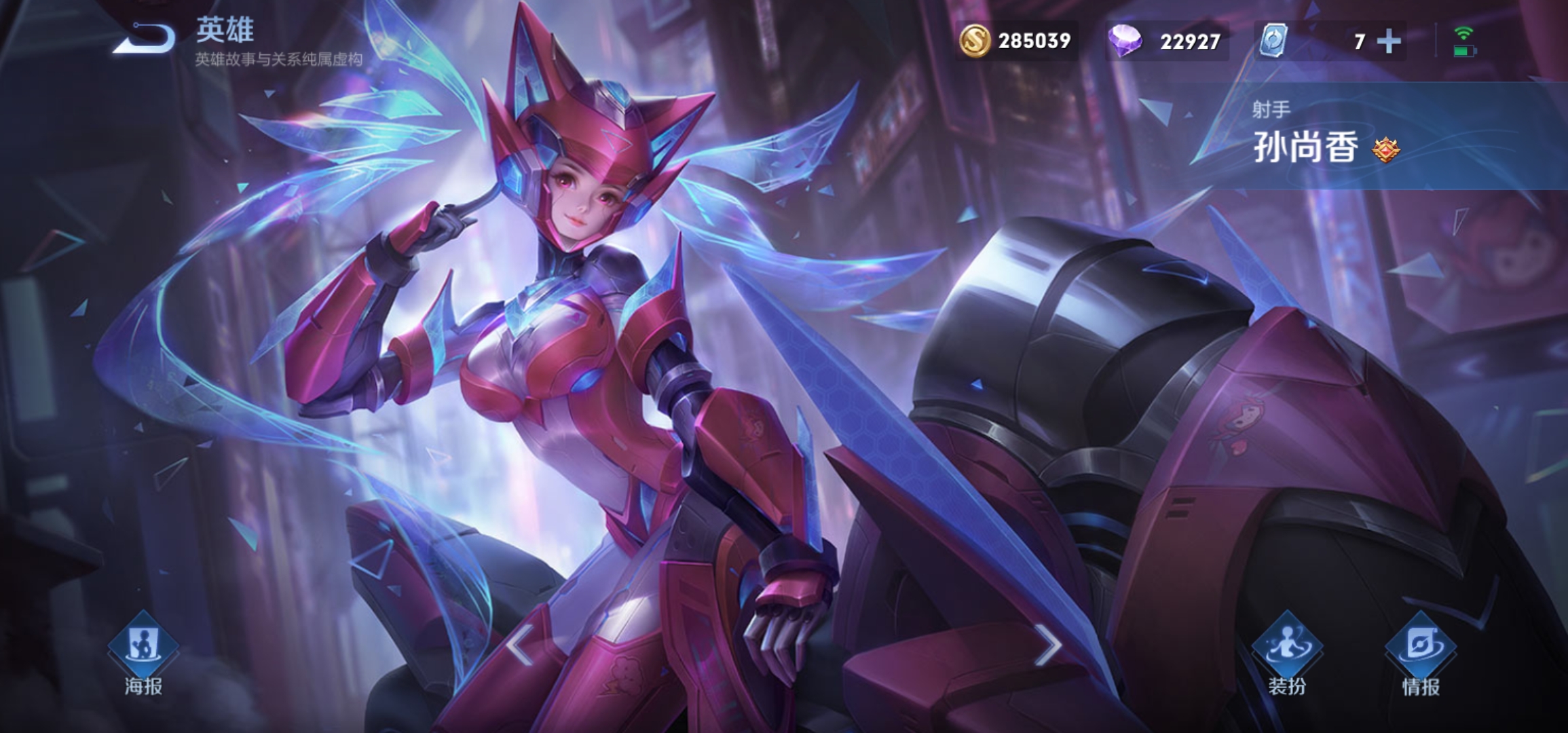Add more tickets with the plus button
The image size is (1568, 733).
pyautogui.click(x=1389, y=41)
